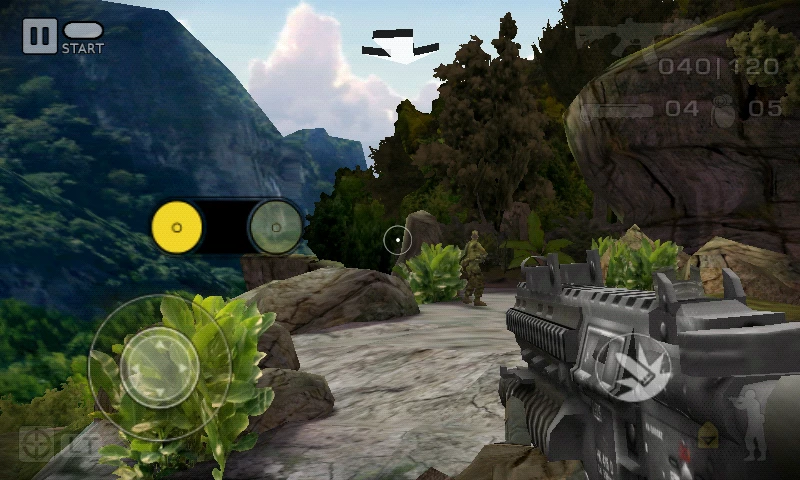The image size is (800, 480).
Task: Switch weapon via the assault rifle icon
Action: click(609, 41)
